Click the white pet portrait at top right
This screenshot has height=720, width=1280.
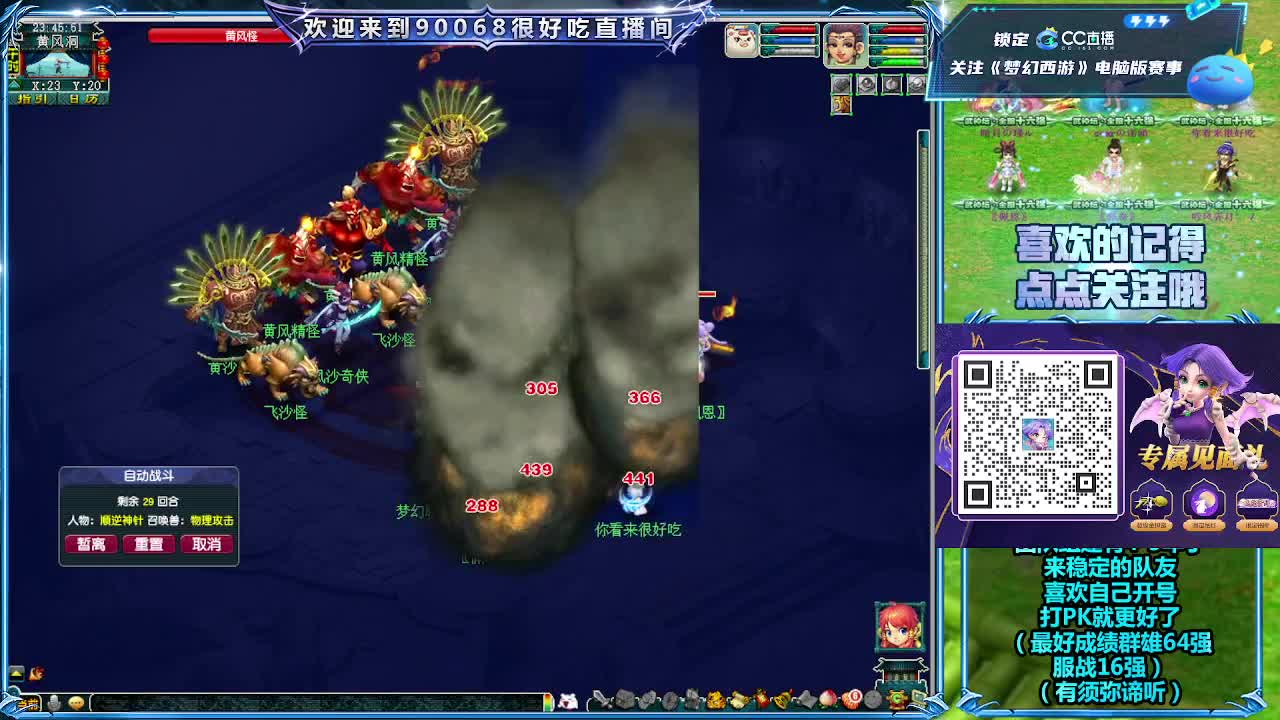point(741,41)
